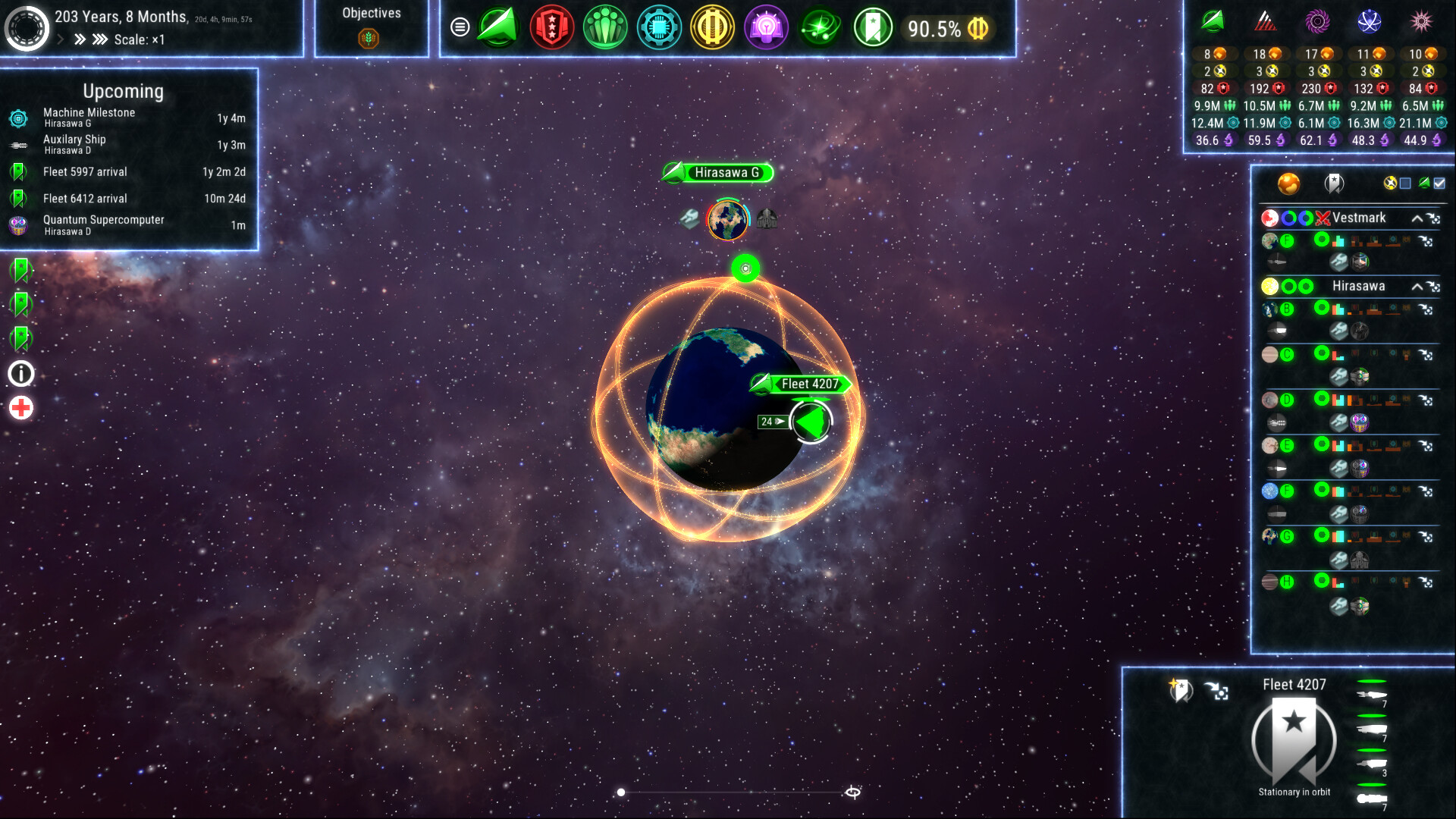
Task: Open the information circle icon
Action: tap(21, 373)
